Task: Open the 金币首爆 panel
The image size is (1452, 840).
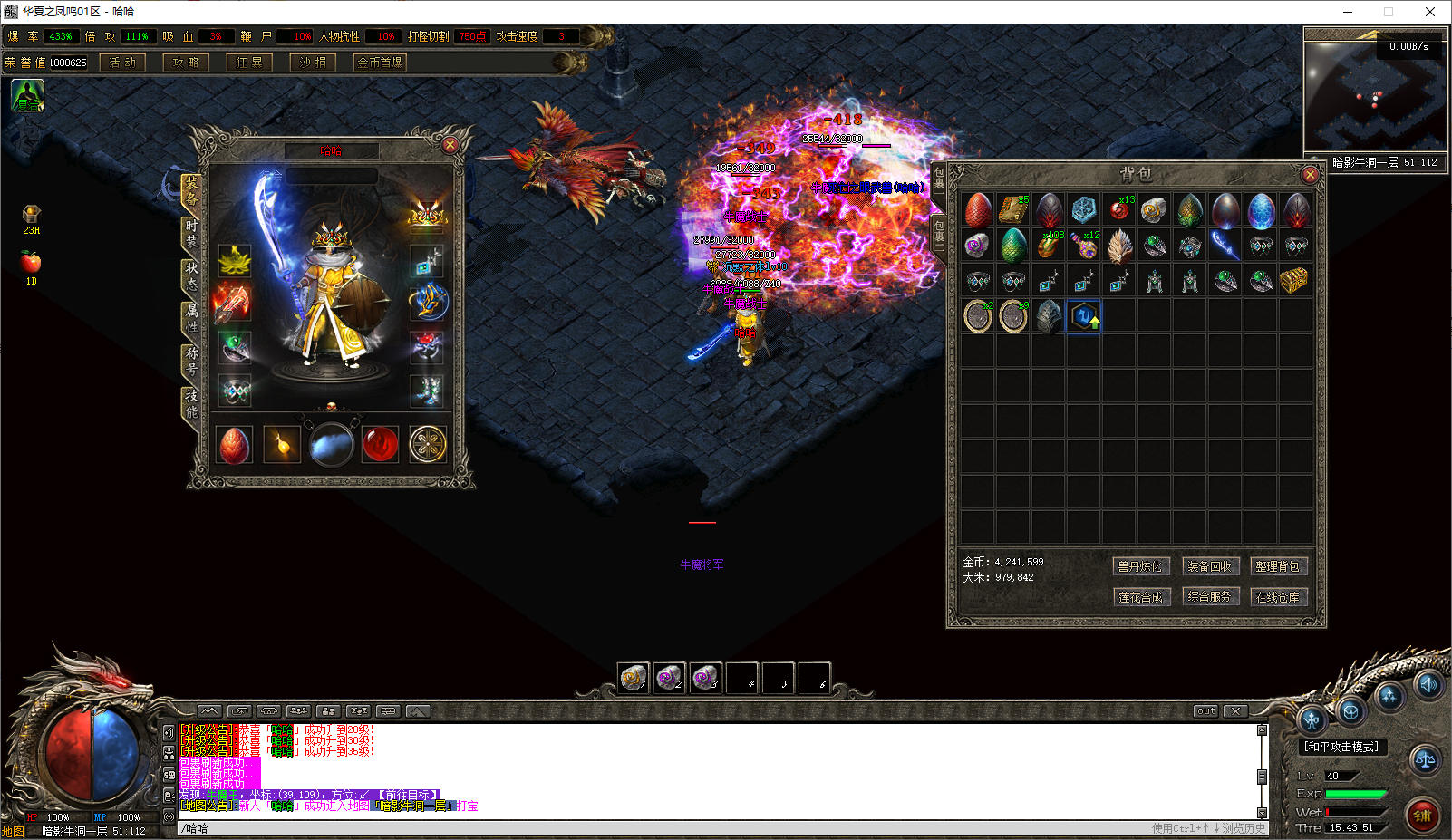Action: [x=380, y=63]
